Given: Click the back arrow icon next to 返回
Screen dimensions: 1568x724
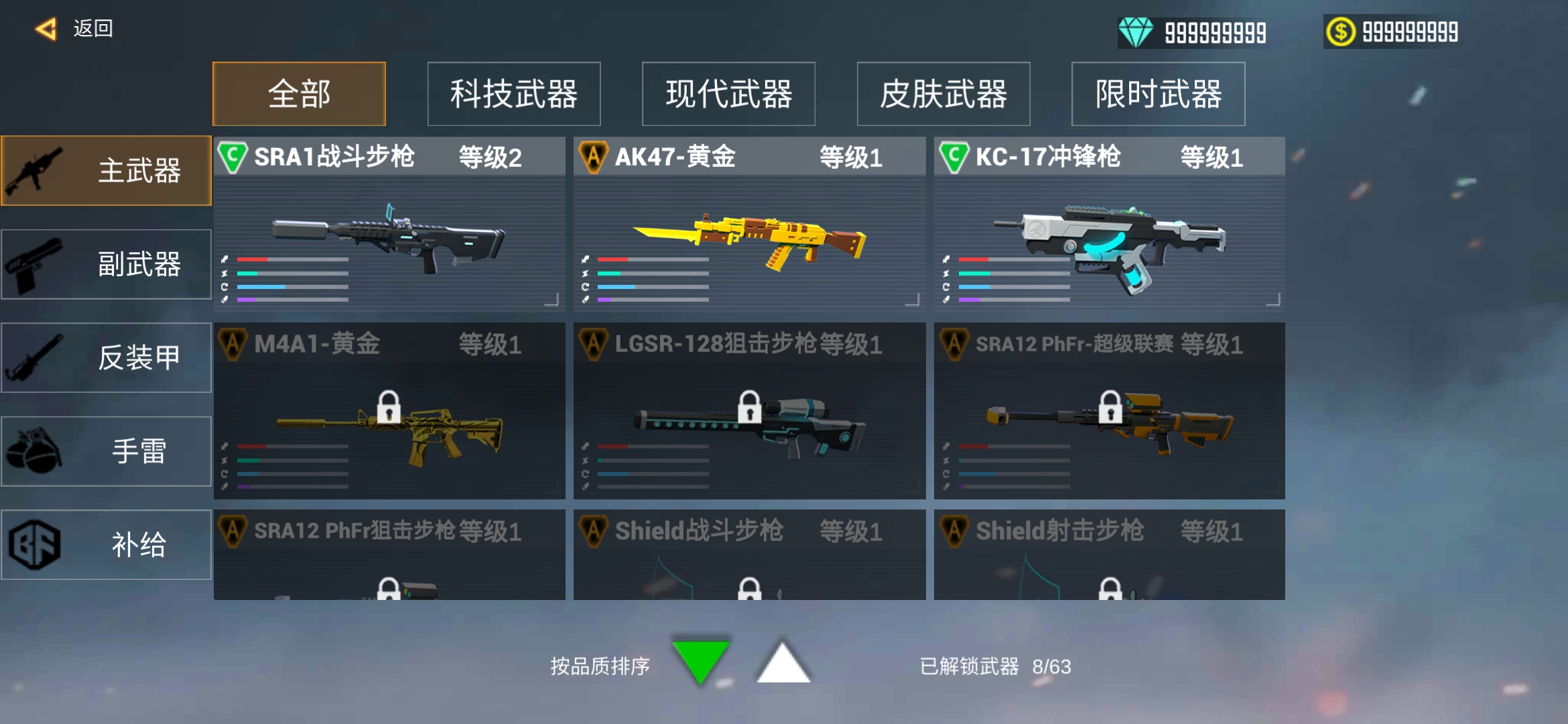Looking at the screenshot, I should pyautogui.click(x=45, y=29).
